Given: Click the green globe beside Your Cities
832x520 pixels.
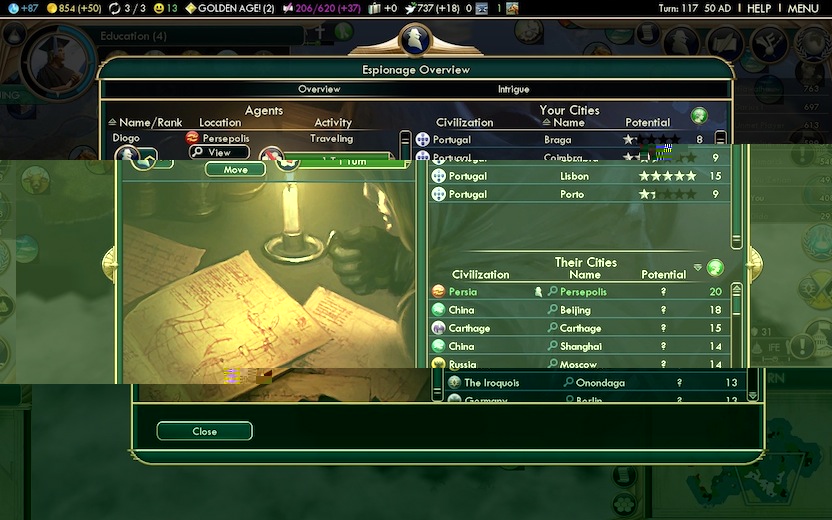Looking at the screenshot, I should (x=699, y=115).
